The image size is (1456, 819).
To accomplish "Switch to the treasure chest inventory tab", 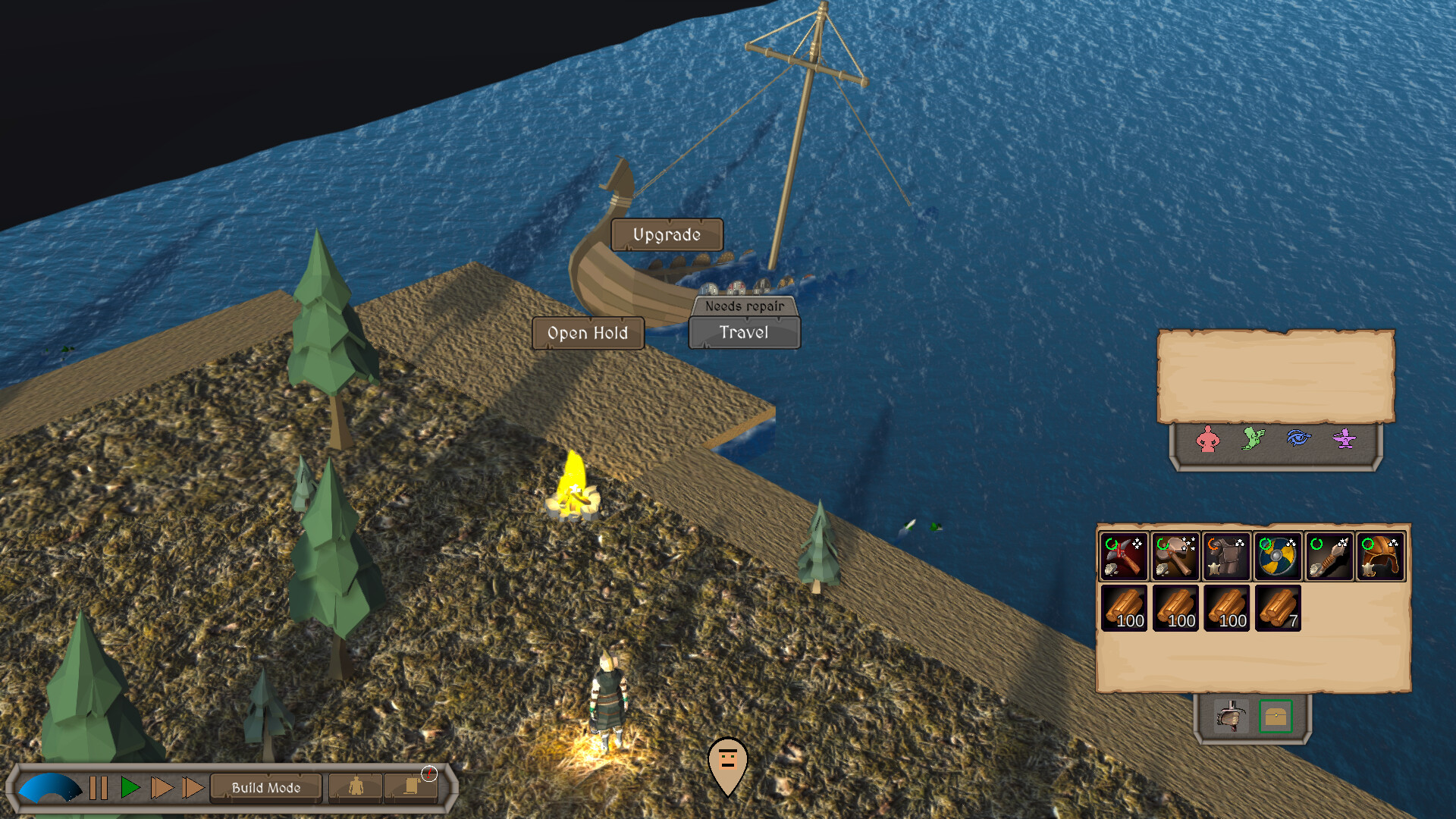I will pyautogui.click(x=1276, y=716).
